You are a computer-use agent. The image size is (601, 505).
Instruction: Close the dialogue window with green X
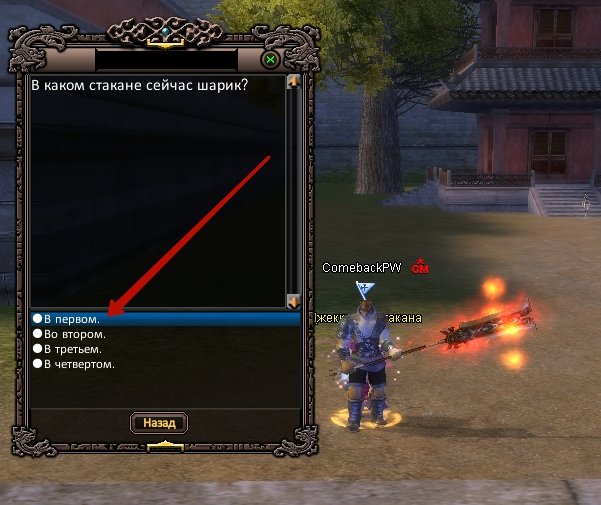(270, 60)
